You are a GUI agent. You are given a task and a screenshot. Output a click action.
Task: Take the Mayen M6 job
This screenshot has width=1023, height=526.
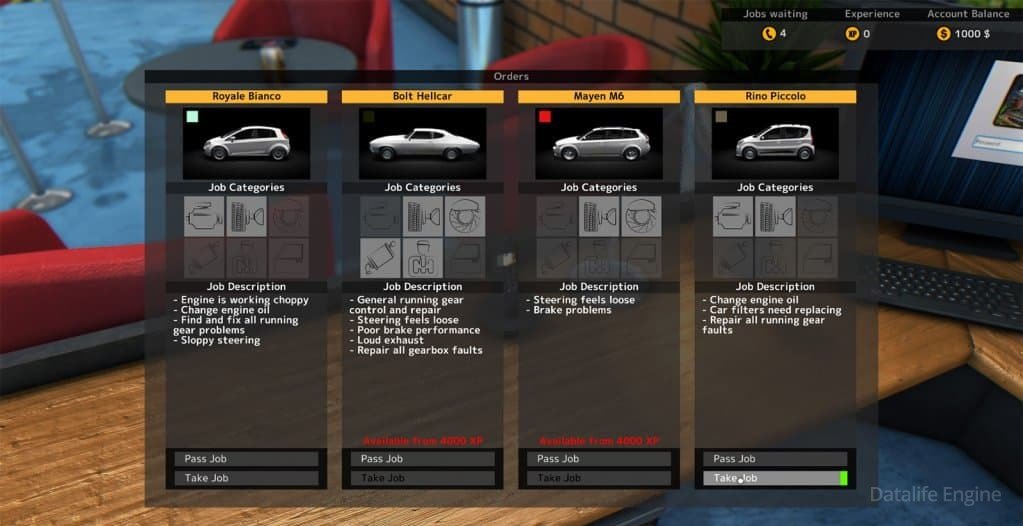coord(598,478)
